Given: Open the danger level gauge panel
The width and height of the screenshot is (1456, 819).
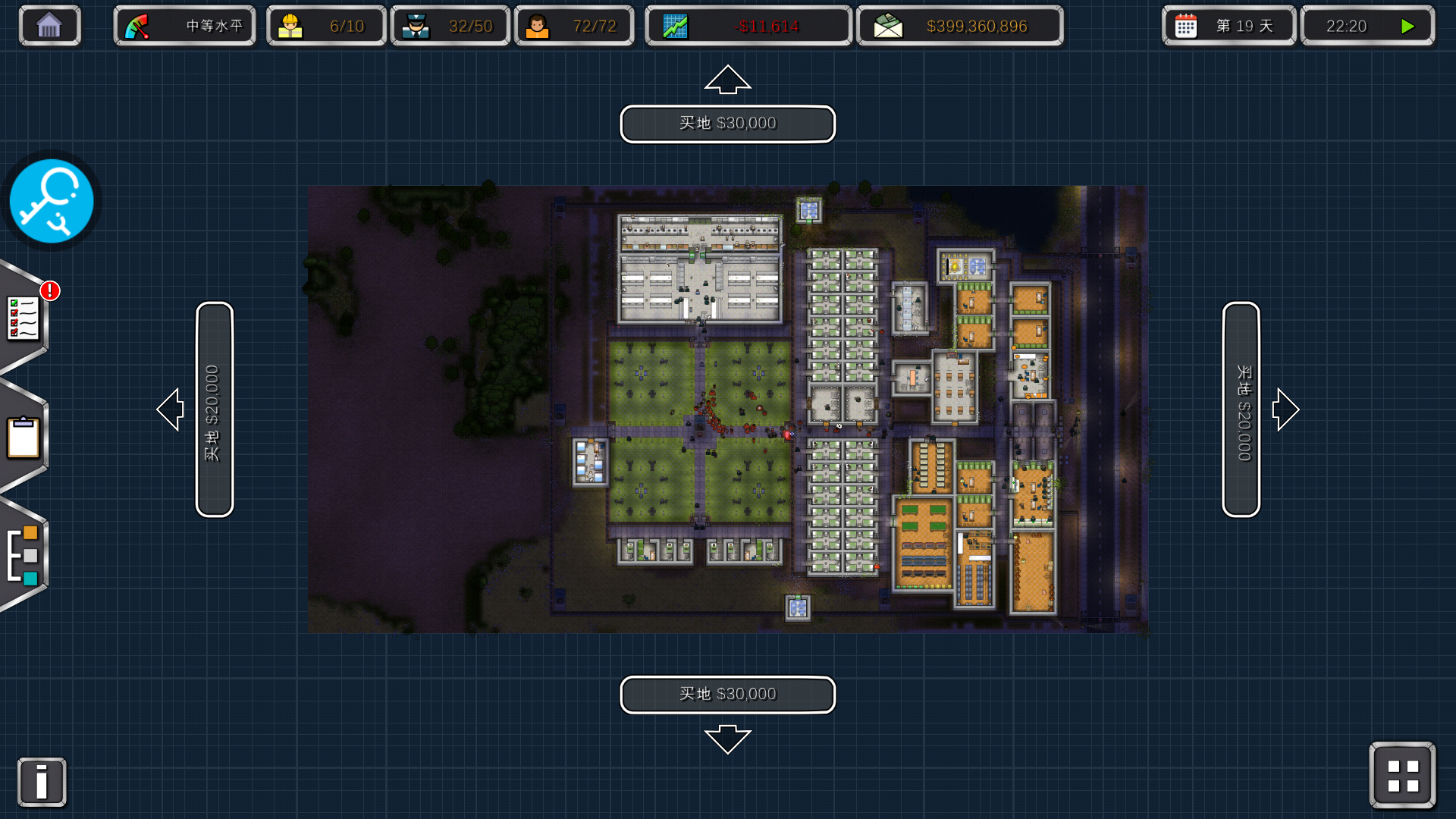Looking at the screenshot, I should [x=184, y=27].
